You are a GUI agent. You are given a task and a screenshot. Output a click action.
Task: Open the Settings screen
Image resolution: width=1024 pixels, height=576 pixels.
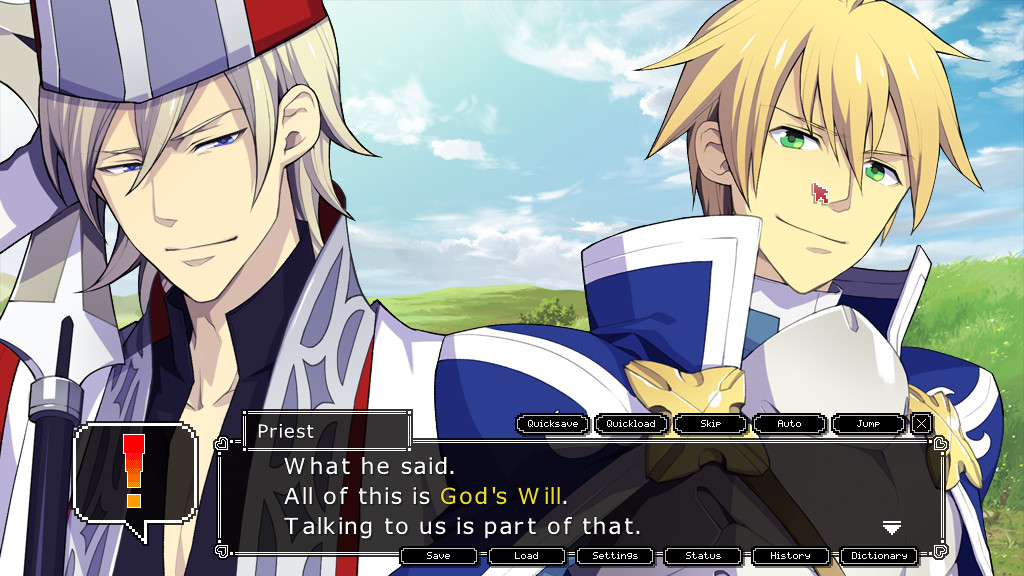pyautogui.click(x=614, y=556)
